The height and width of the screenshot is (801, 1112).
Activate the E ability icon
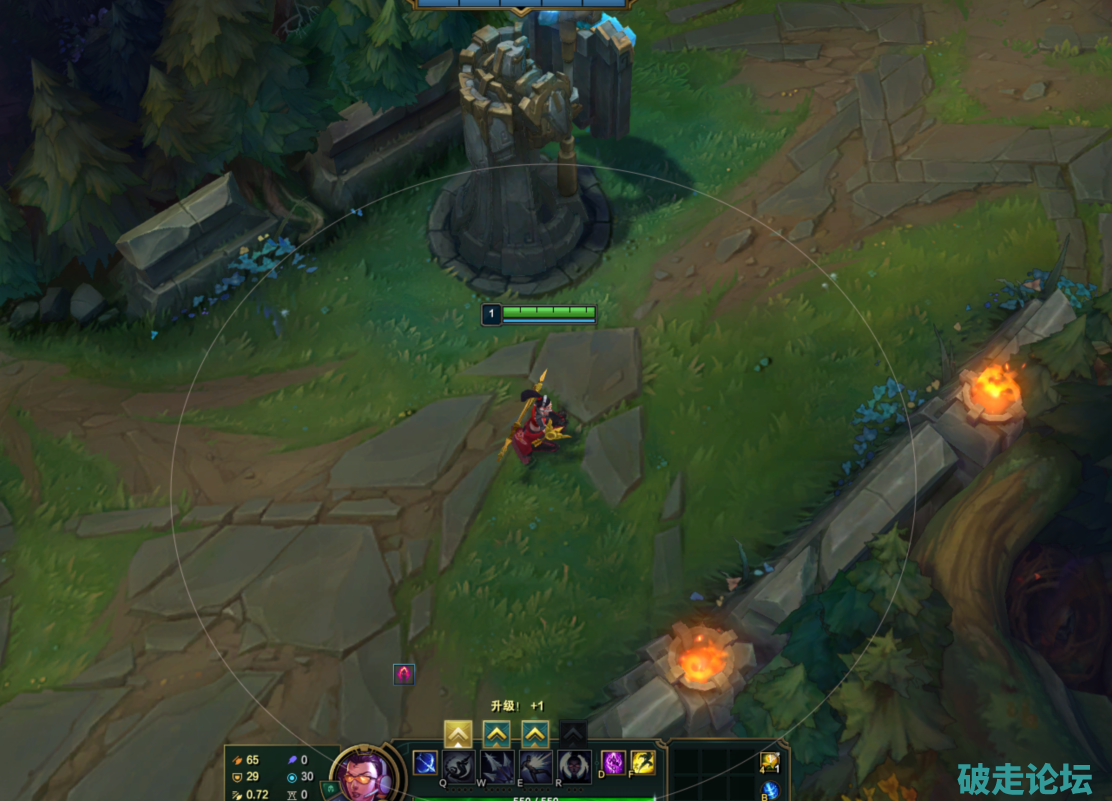coord(535,766)
